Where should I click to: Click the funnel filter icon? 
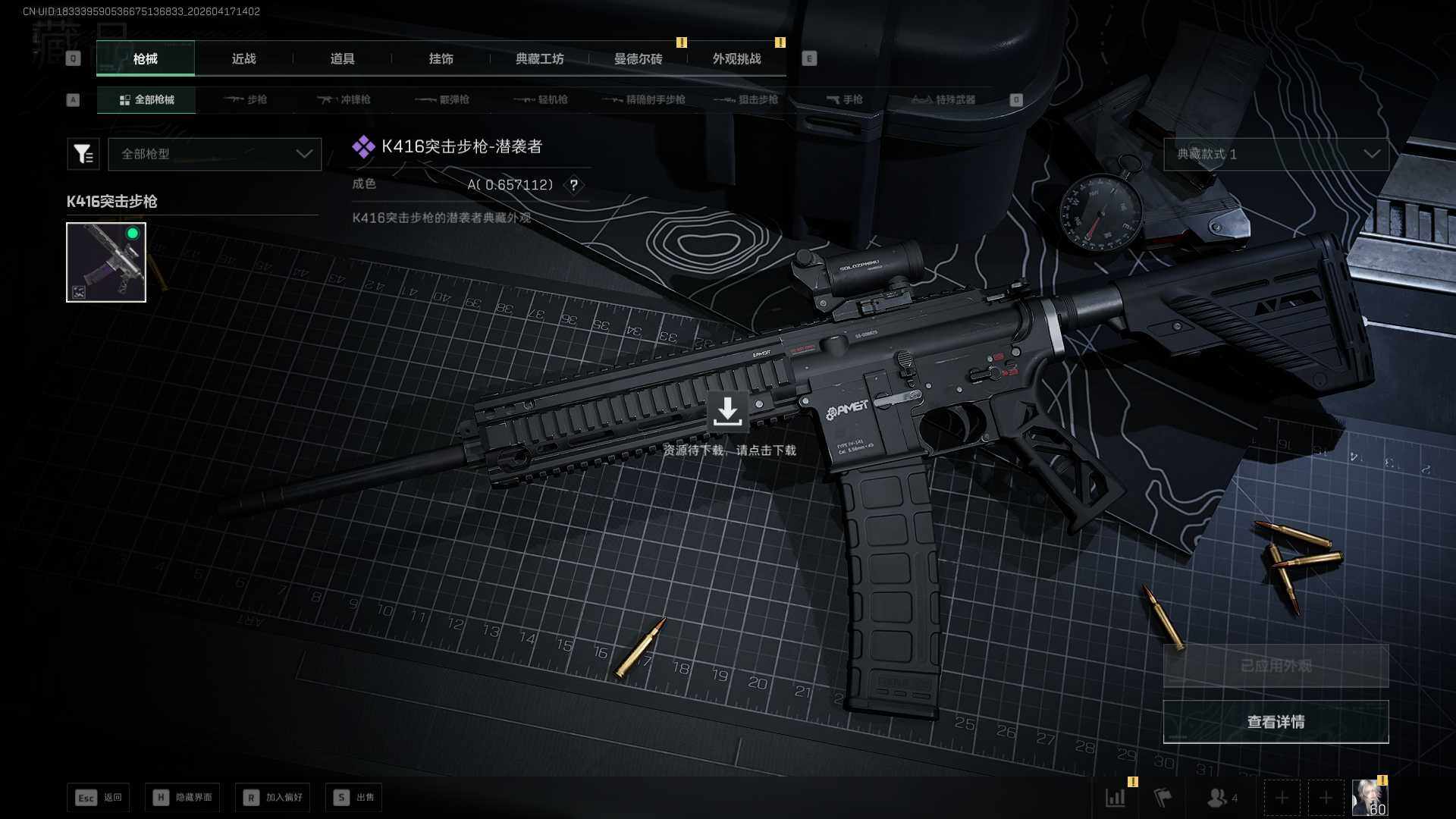[x=83, y=154]
